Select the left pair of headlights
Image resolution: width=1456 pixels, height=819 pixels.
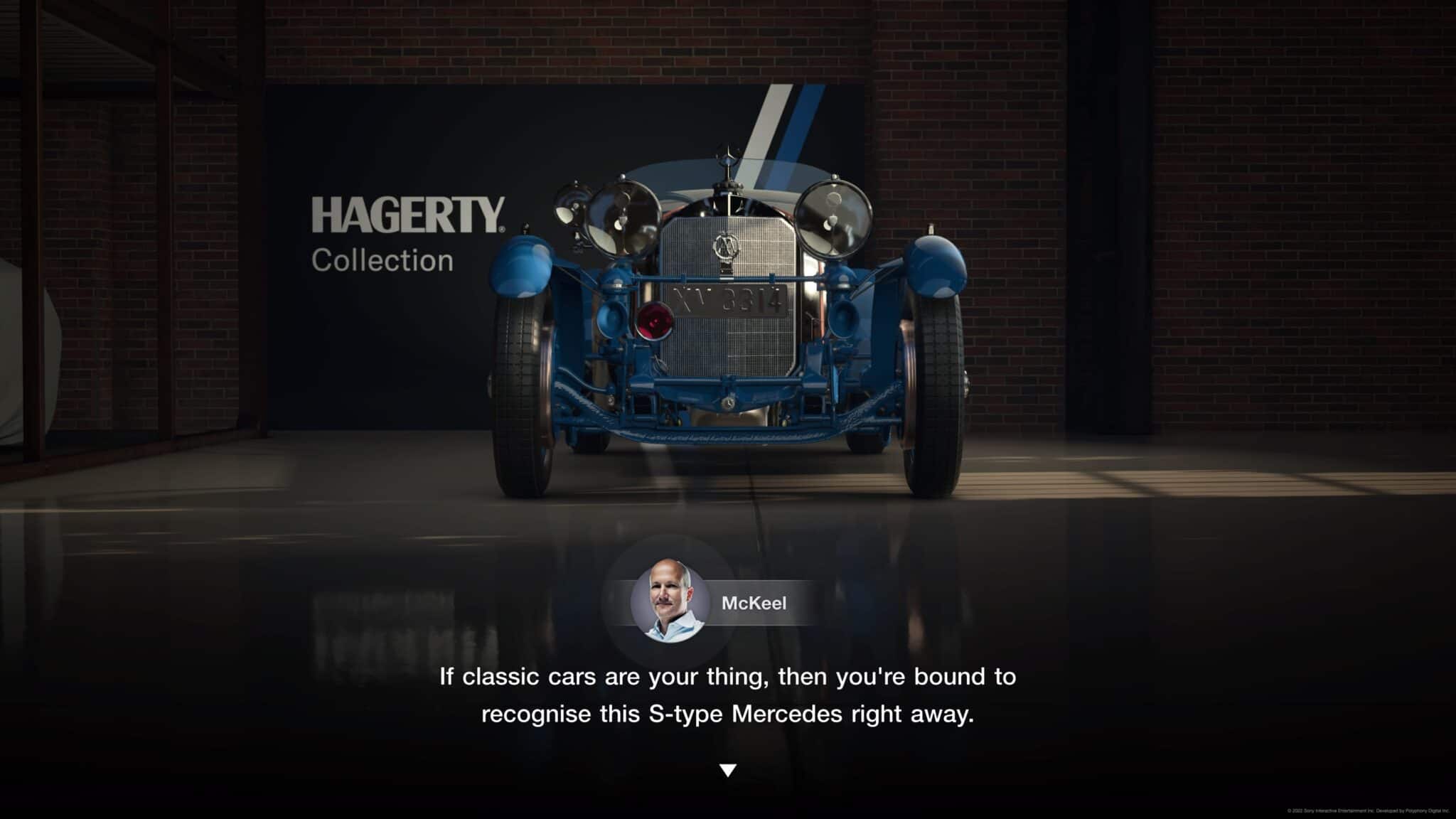(604, 220)
